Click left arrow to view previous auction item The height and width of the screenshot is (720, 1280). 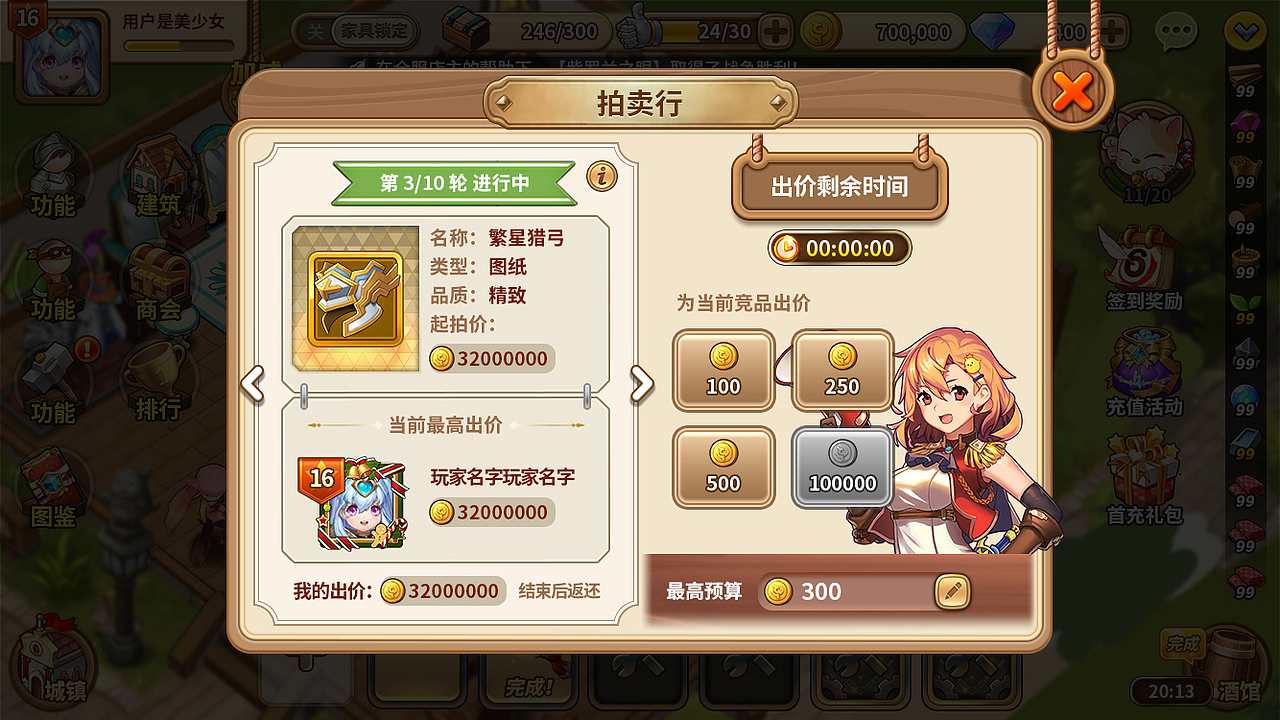[x=251, y=385]
